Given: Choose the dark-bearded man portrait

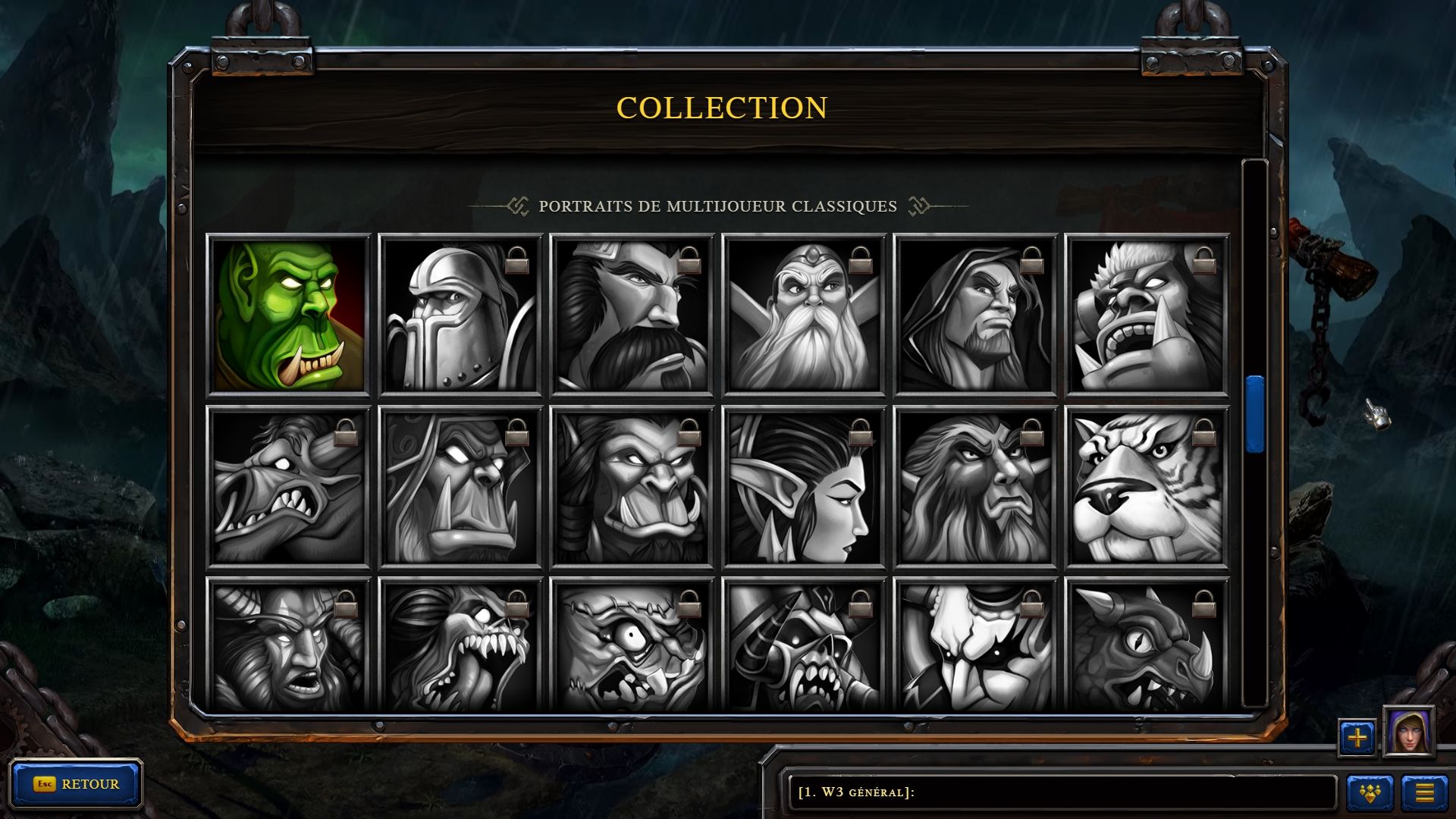Looking at the screenshot, I should pyautogui.click(x=632, y=315).
